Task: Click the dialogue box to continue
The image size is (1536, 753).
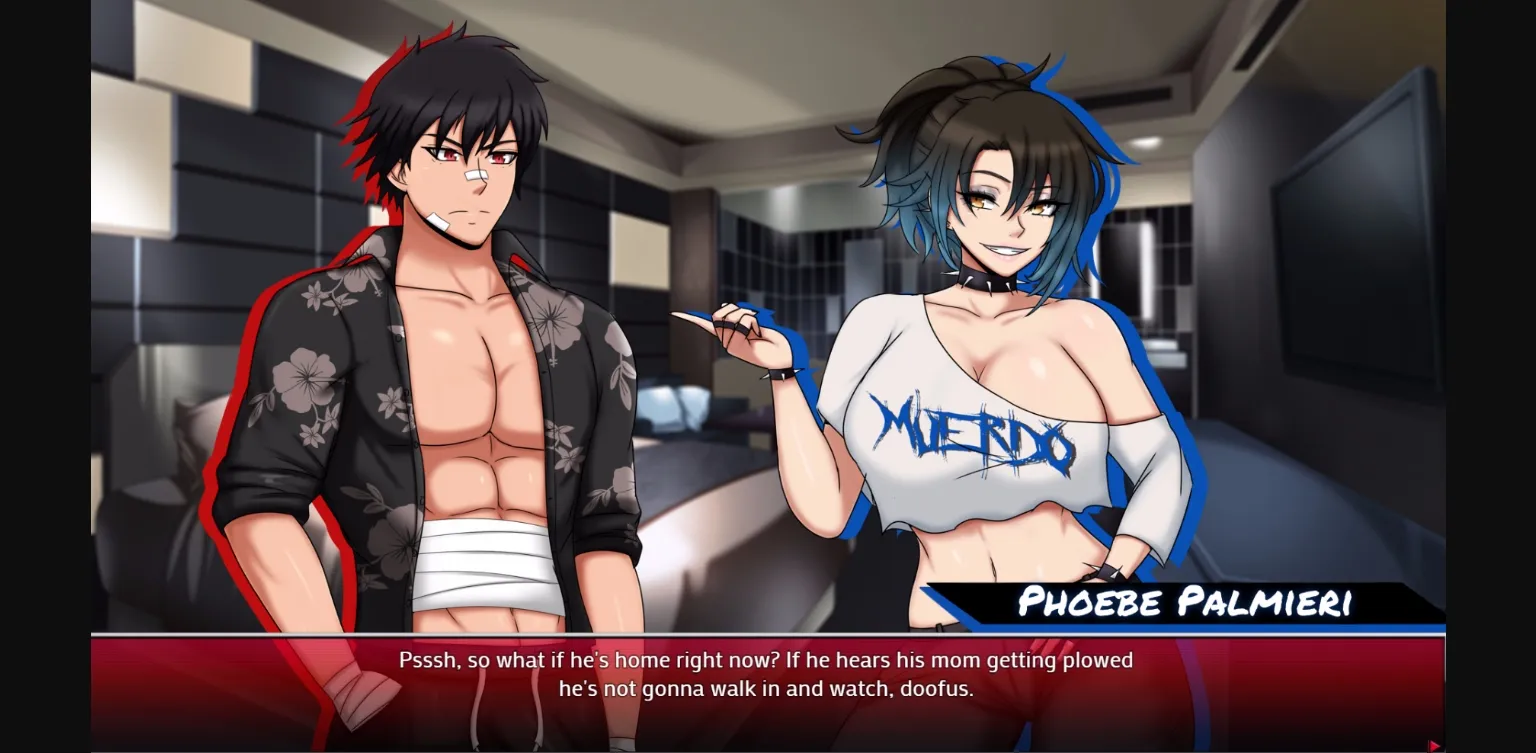Action: point(768,690)
